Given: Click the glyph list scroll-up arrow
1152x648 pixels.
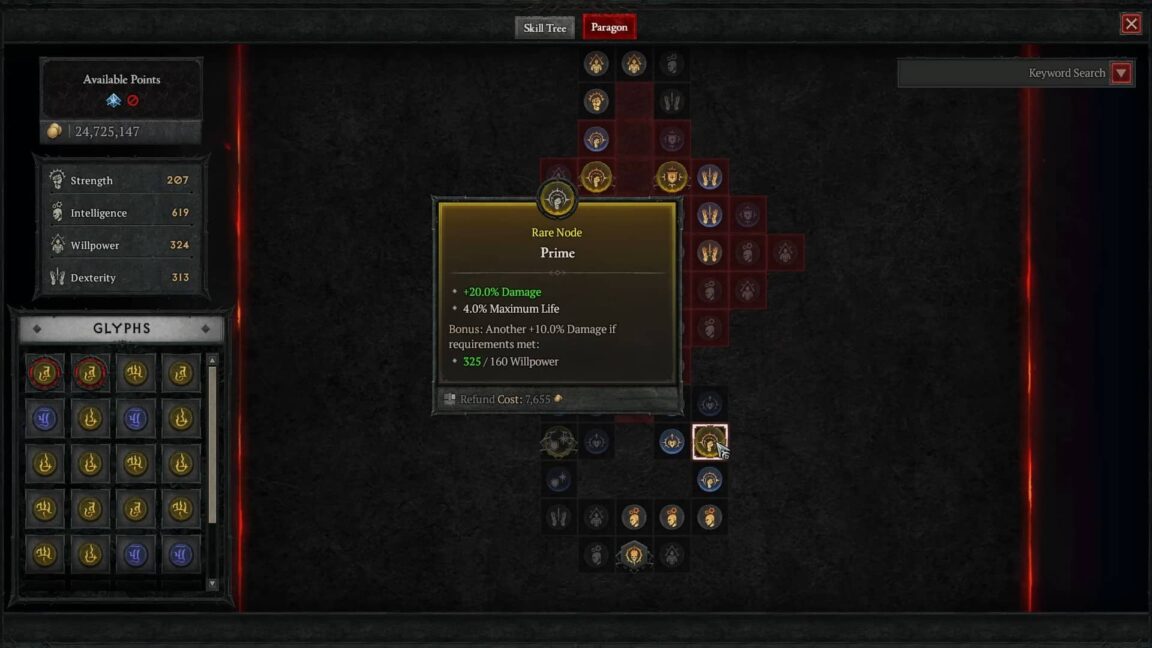Looking at the screenshot, I should 212,360.
